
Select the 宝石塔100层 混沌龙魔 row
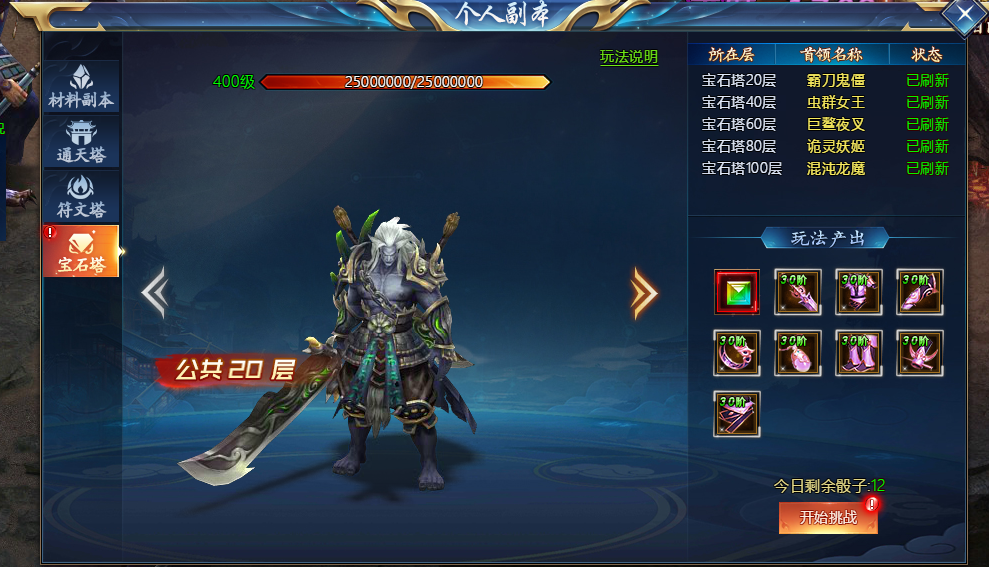click(x=825, y=169)
